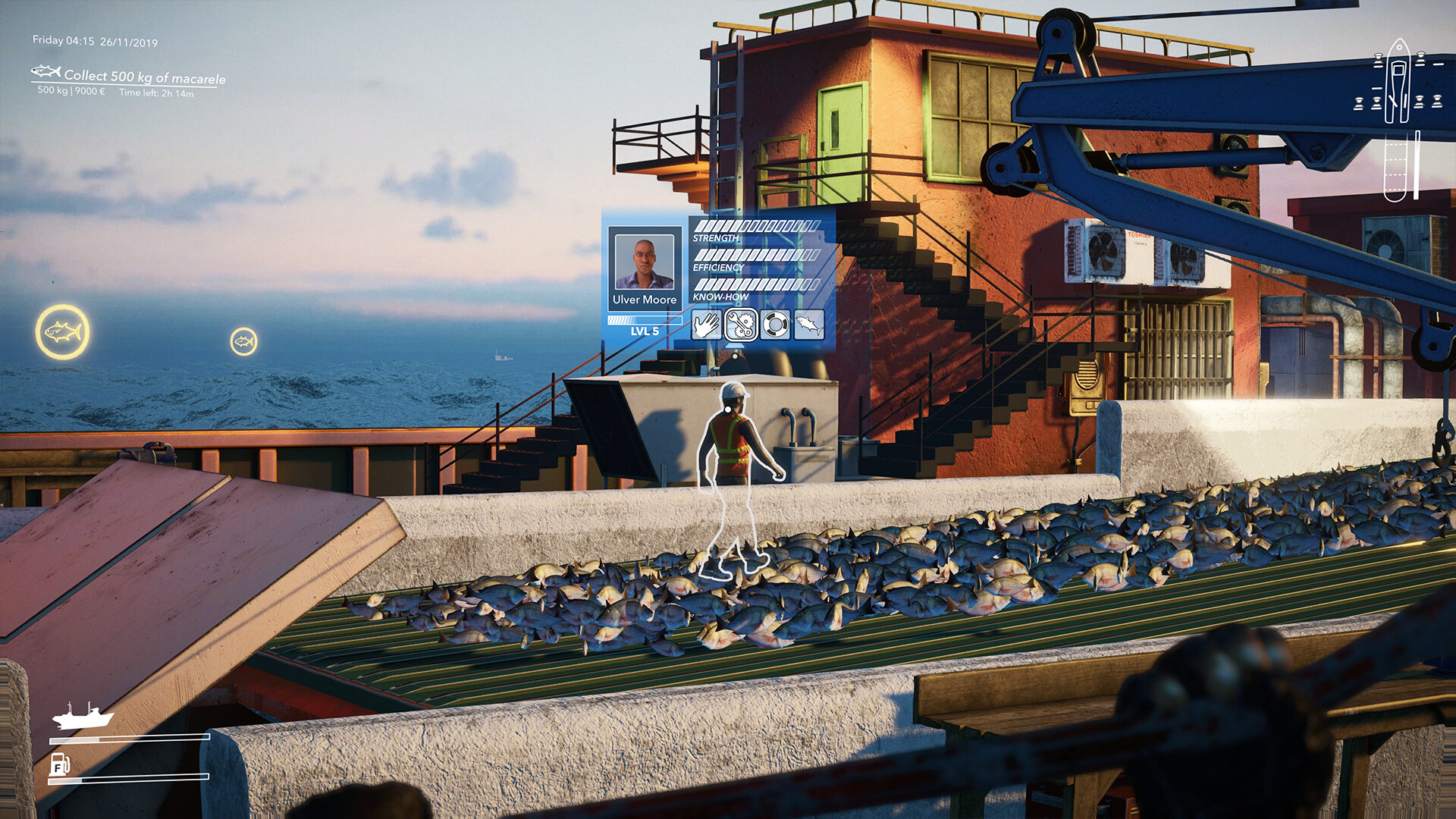Click the Ulver Moore name label

pos(644,300)
